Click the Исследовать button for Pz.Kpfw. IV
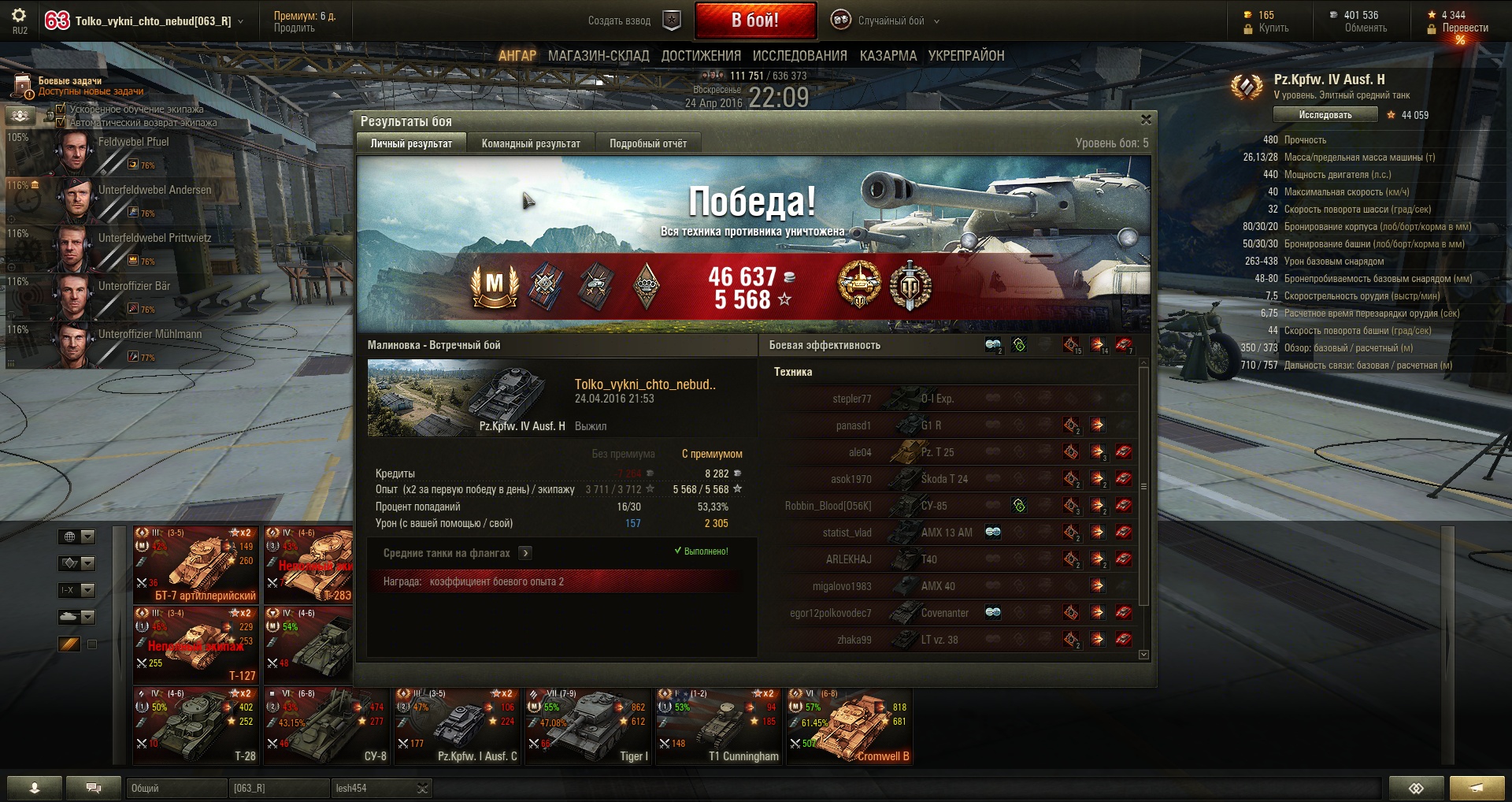 1325,115
